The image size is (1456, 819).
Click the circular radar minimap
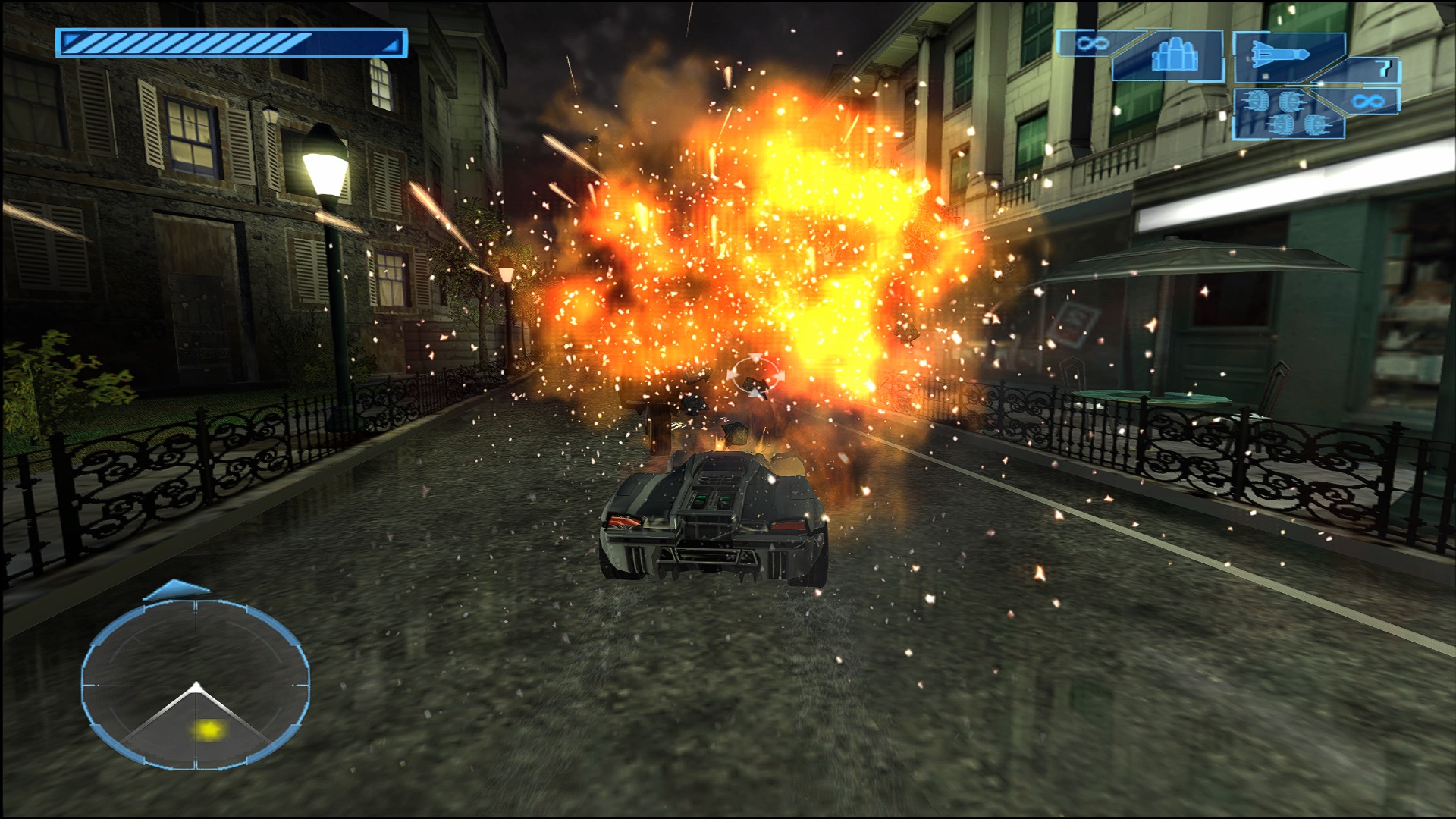[x=196, y=681]
